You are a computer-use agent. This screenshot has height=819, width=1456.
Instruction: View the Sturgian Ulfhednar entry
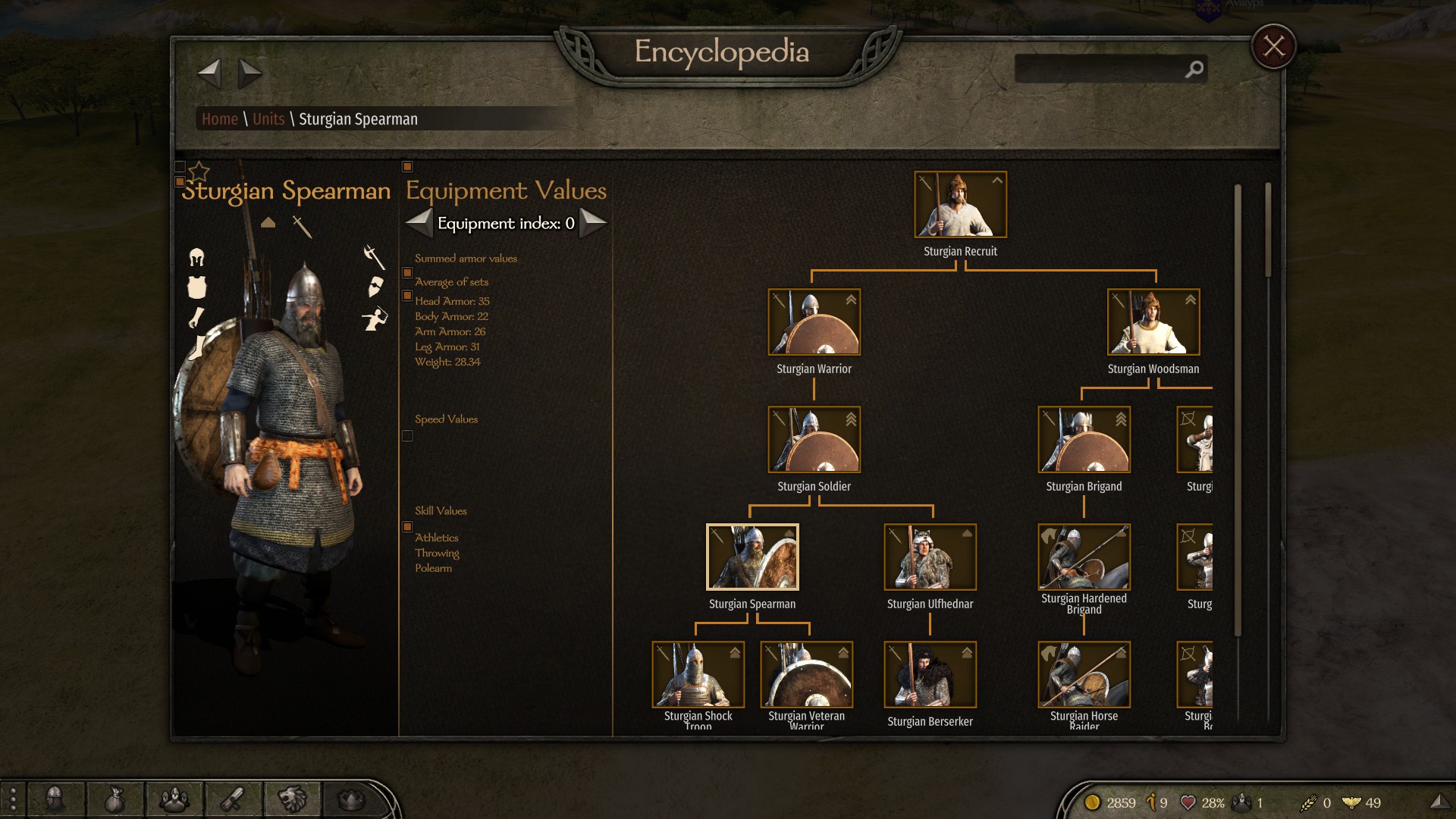930,557
